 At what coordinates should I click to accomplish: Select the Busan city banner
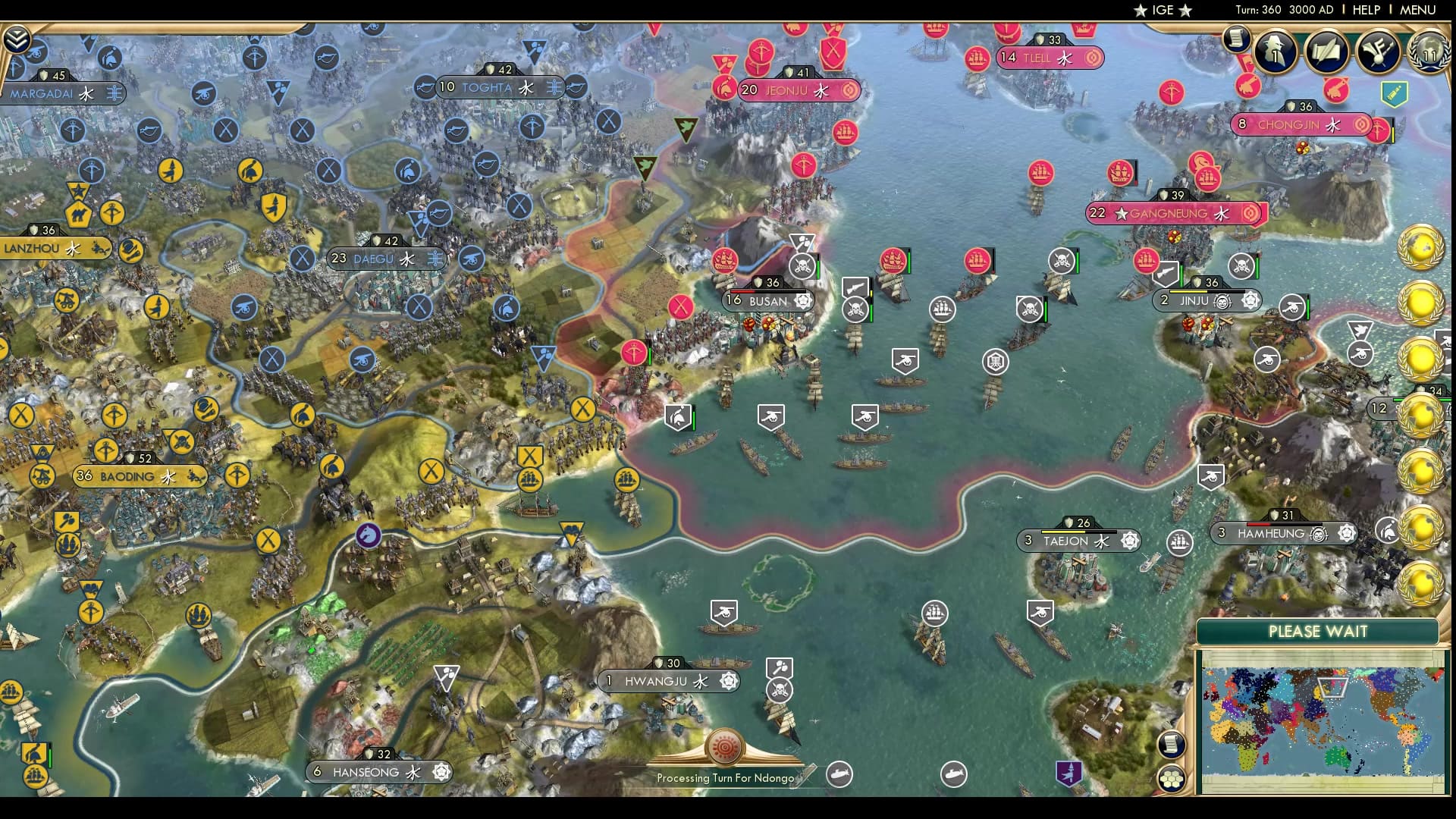766,301
